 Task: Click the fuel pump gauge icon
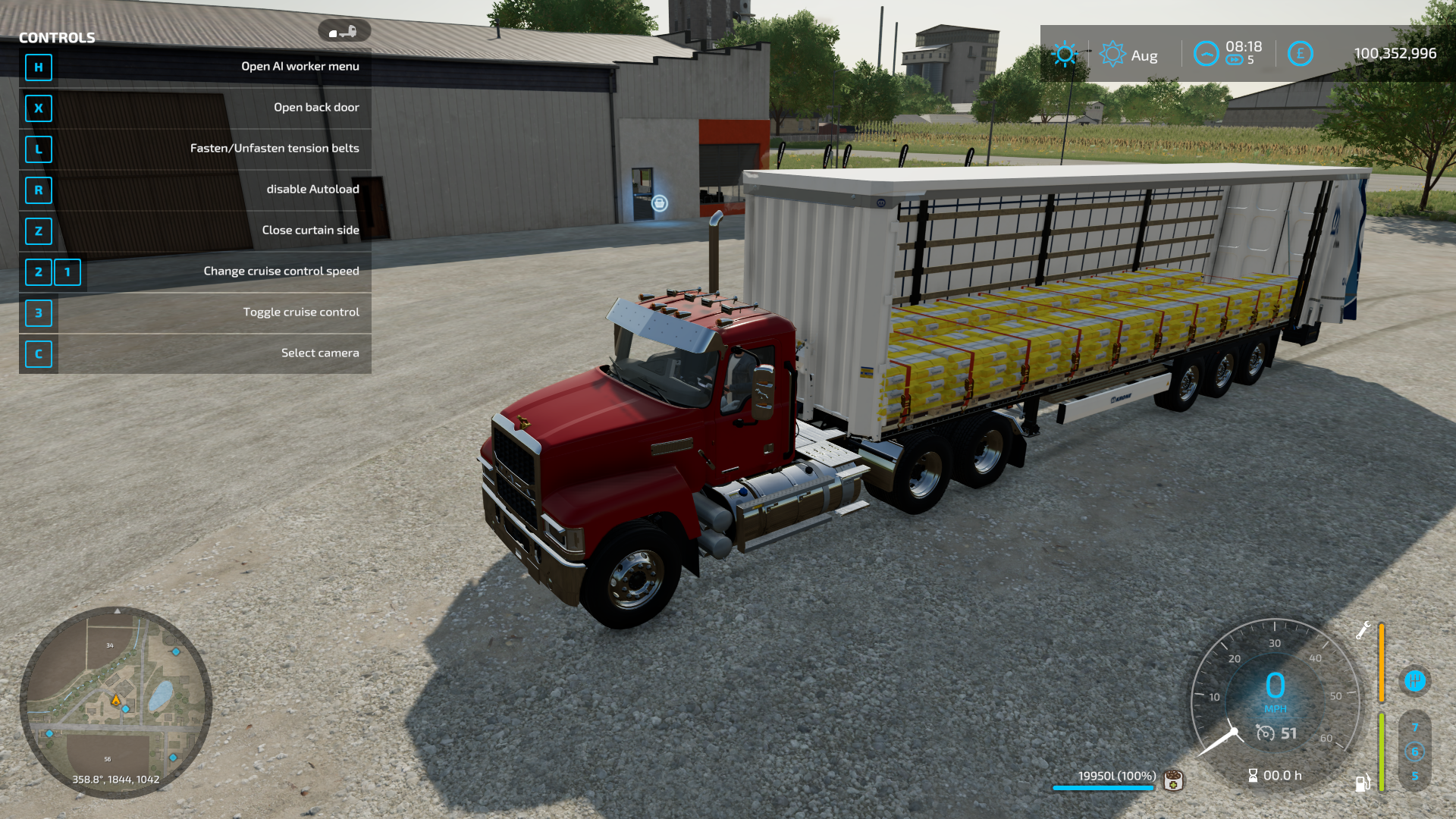tap(1363, 783)
